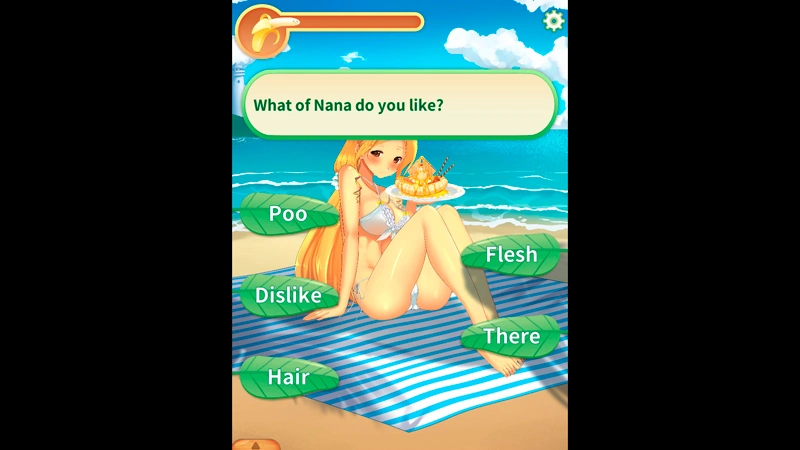Select the "Hair" answer leaf
Screen dimensions: 800x450
(288, 378)
